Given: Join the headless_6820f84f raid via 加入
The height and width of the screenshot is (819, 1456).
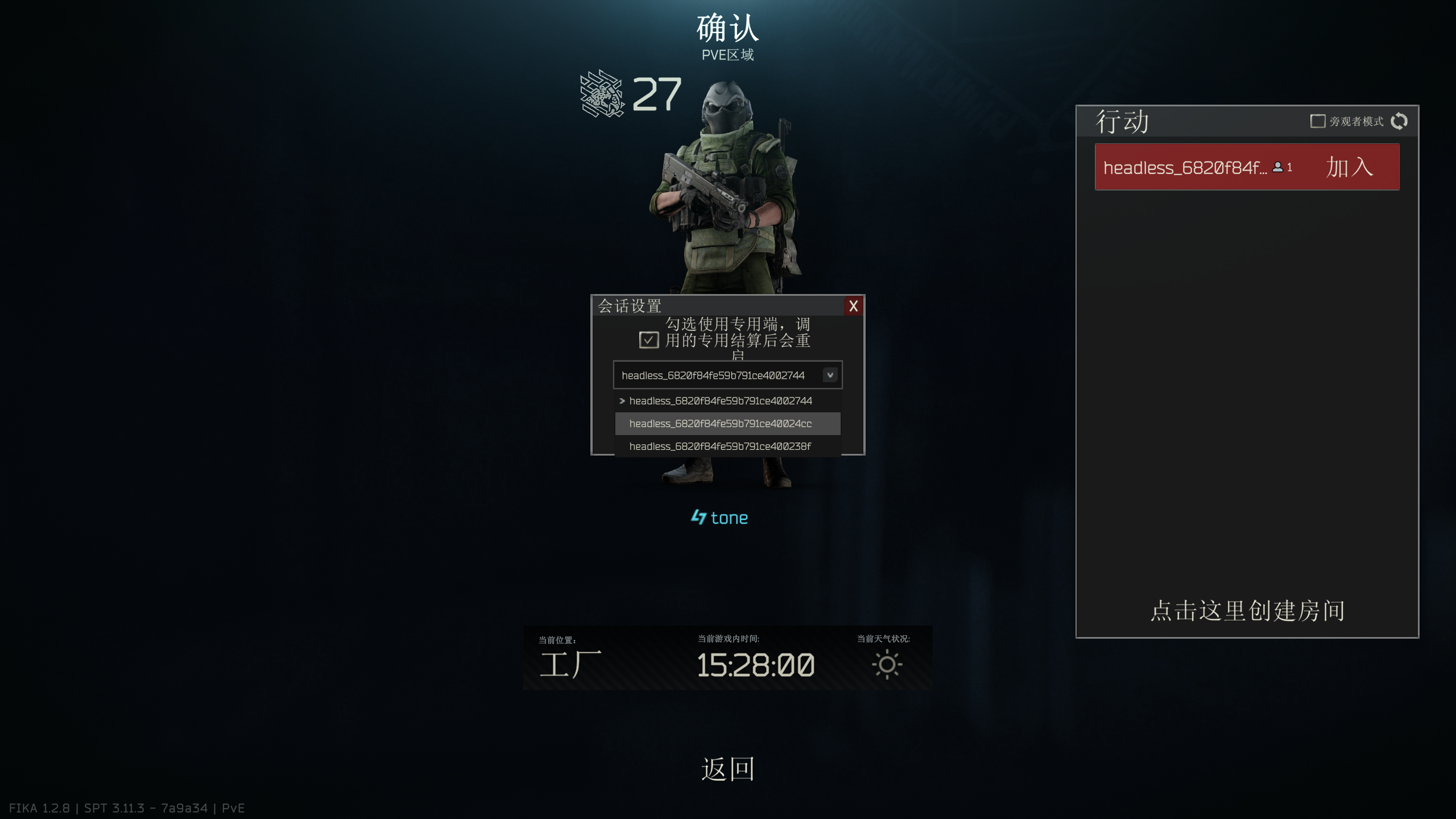Looking at the screenshot, I should click(x=1349, y=167).
